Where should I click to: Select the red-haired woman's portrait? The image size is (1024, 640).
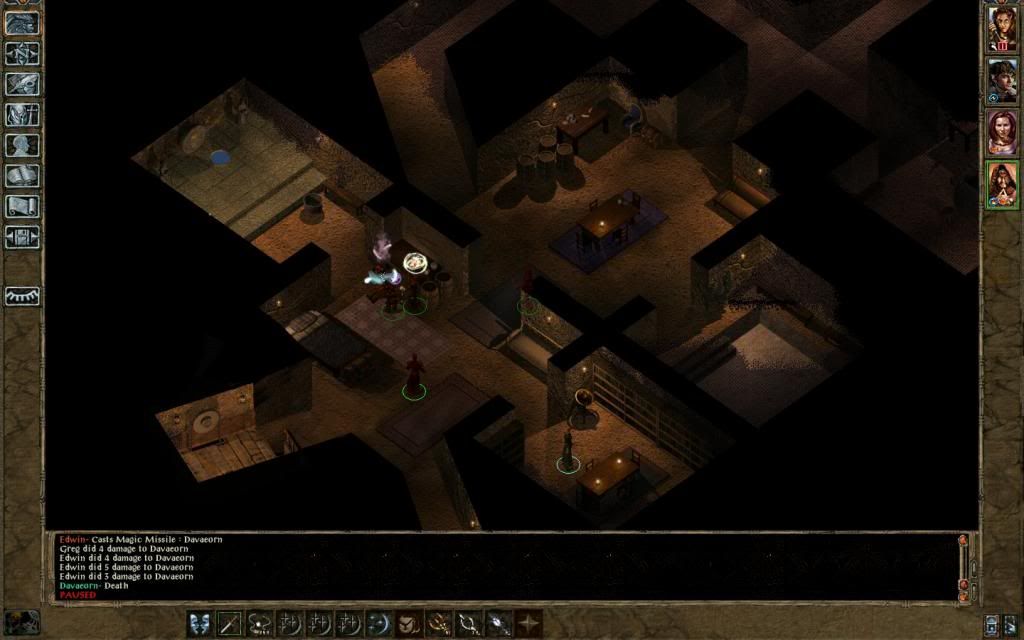point(1002,132)
